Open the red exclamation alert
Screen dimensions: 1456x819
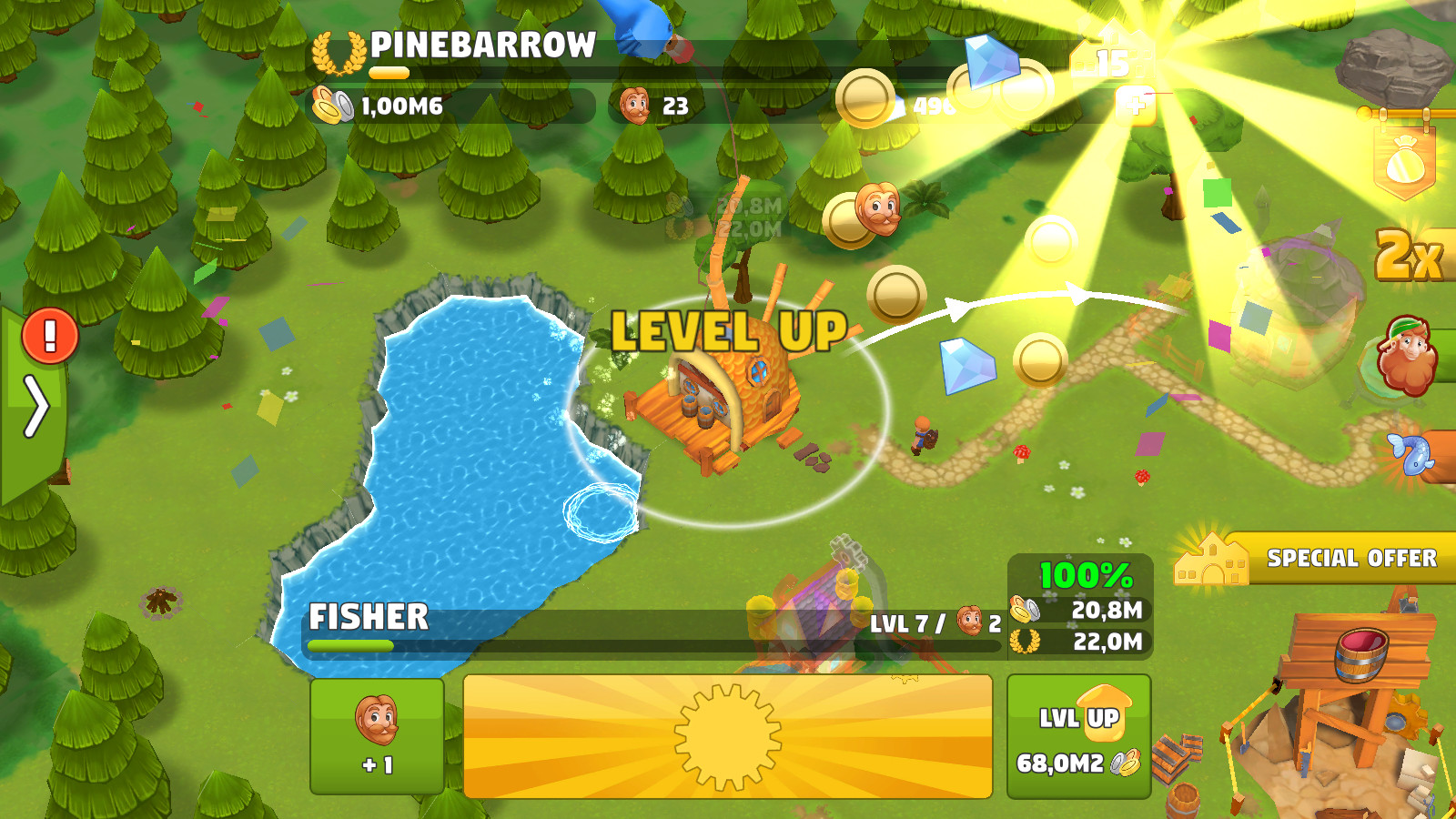(49, 336)
